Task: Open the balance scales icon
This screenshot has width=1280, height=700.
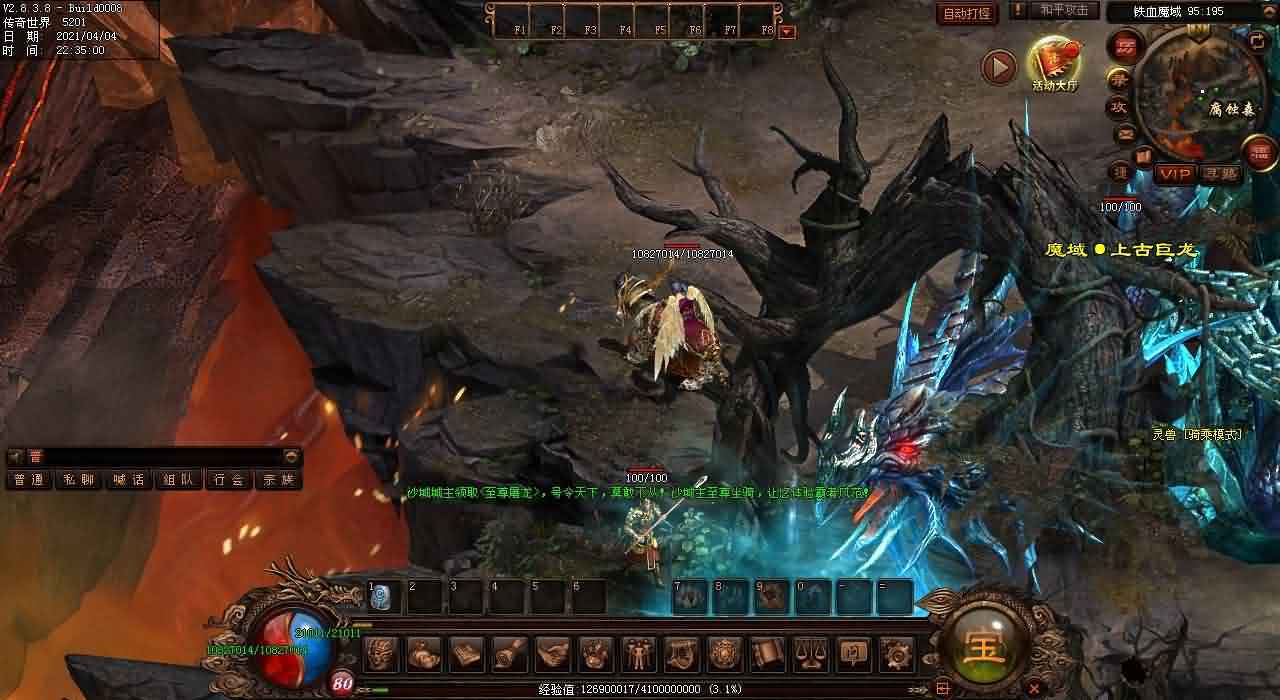Action: click(x=810, y=654)
